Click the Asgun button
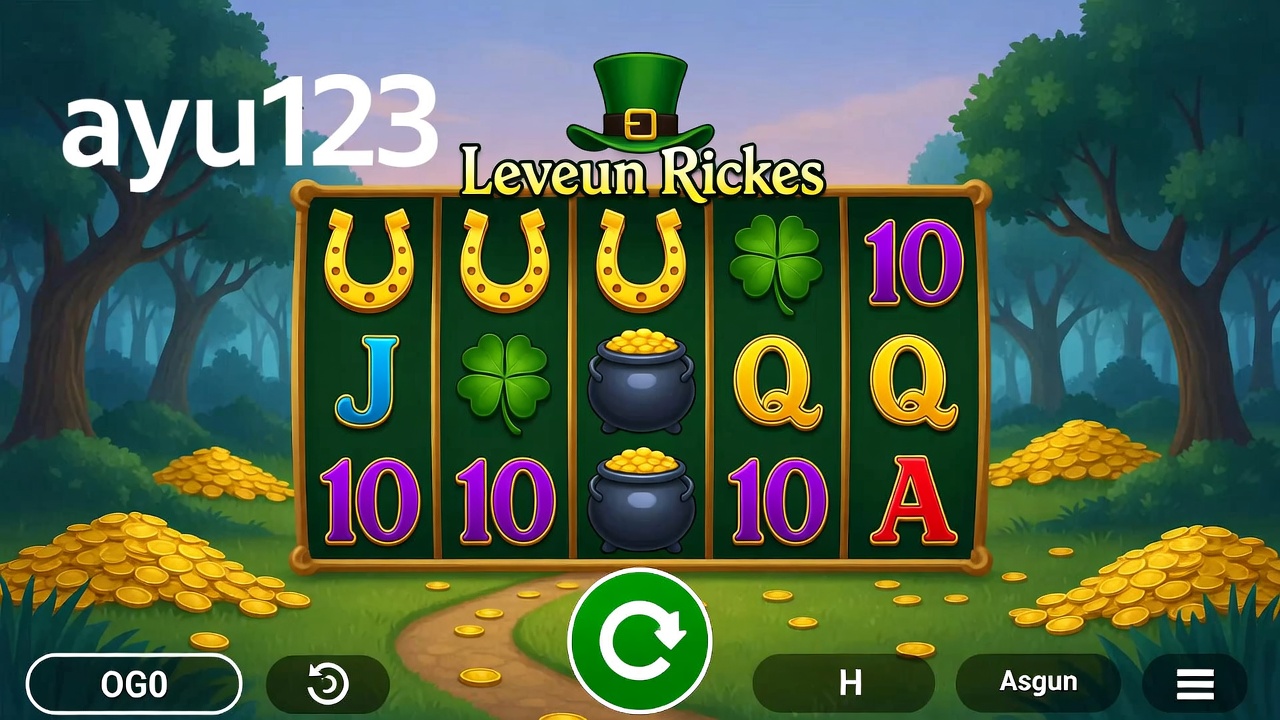Image resolution: width=1280 pixels, height=720 pixels. pyautogui.click(x=1038, y=683)
